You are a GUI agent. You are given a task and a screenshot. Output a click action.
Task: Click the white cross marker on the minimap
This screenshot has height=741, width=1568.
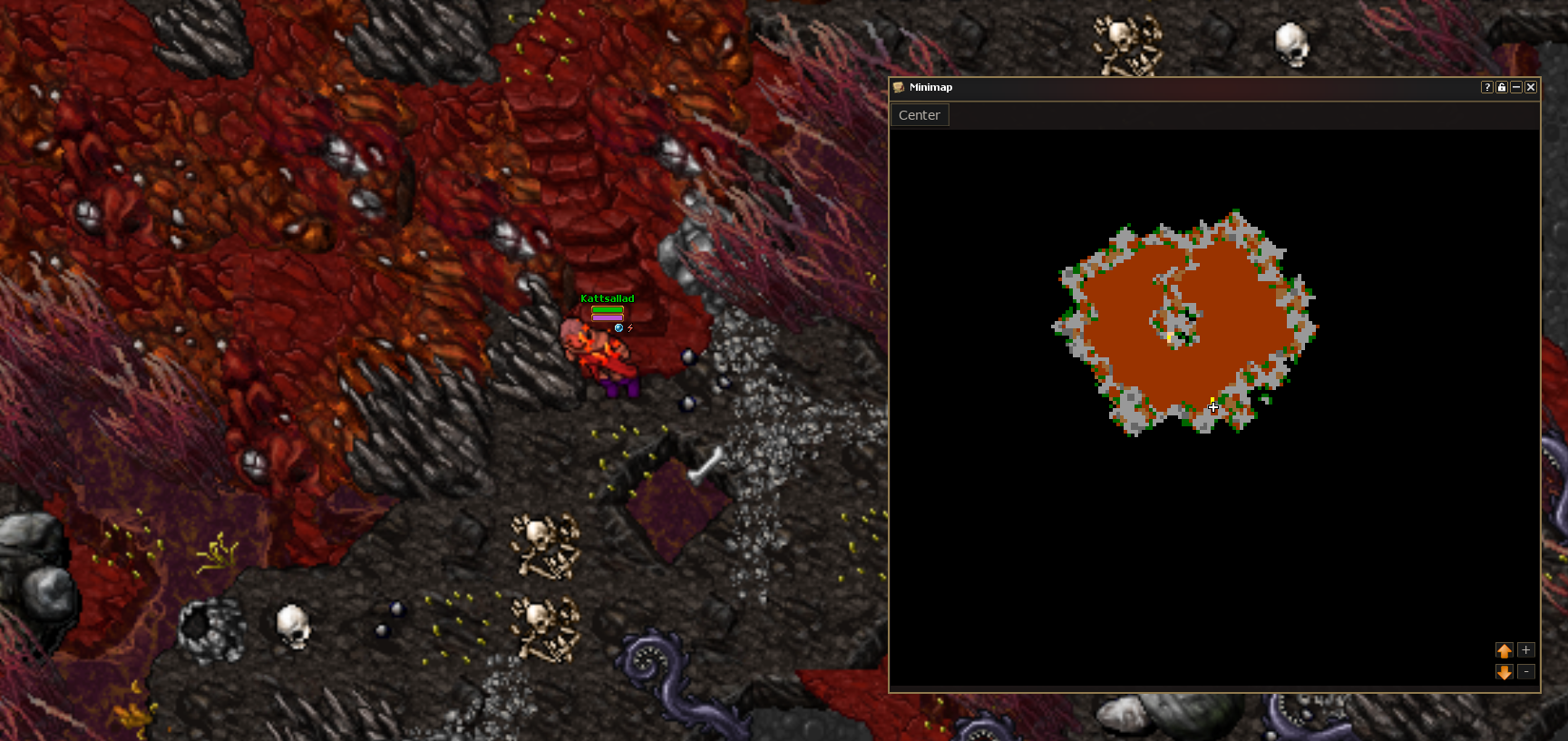[x=1213, y=407]
